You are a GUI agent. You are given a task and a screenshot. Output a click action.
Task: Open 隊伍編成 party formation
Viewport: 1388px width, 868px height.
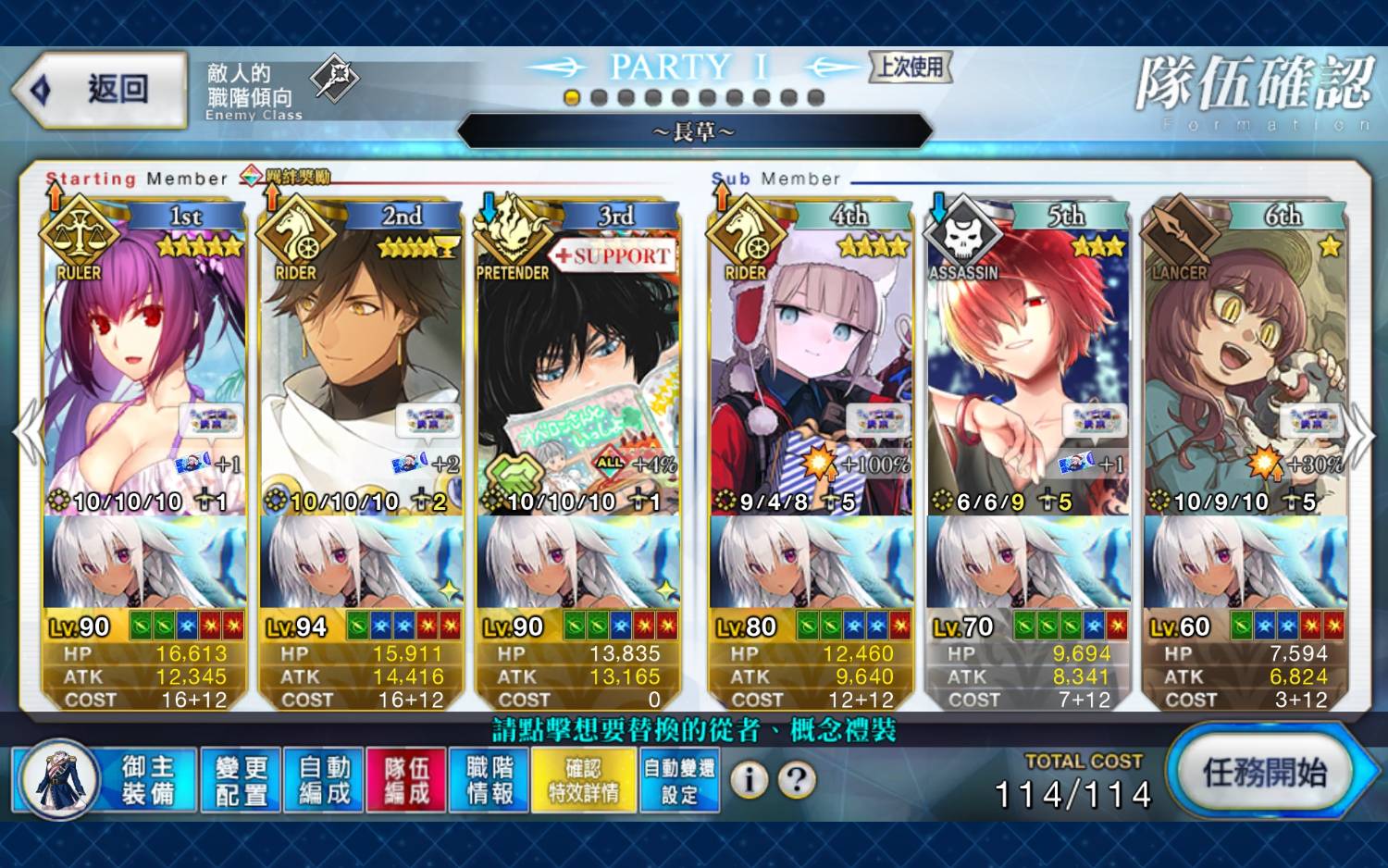click(406, 780)
